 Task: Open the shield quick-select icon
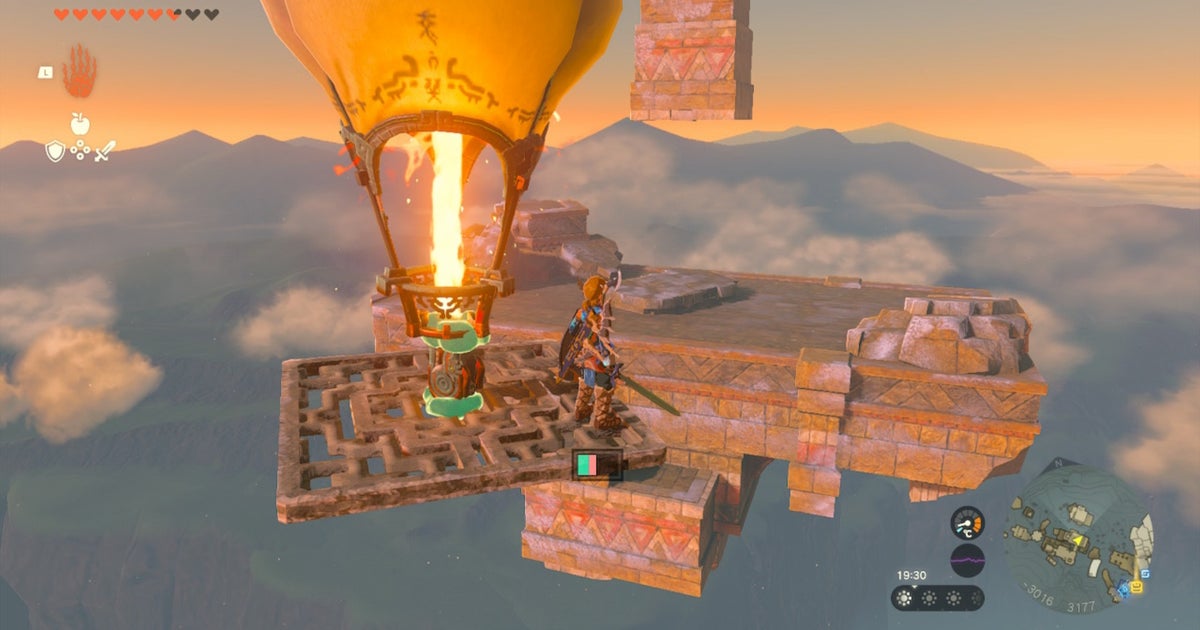click(x=54, y=151)
